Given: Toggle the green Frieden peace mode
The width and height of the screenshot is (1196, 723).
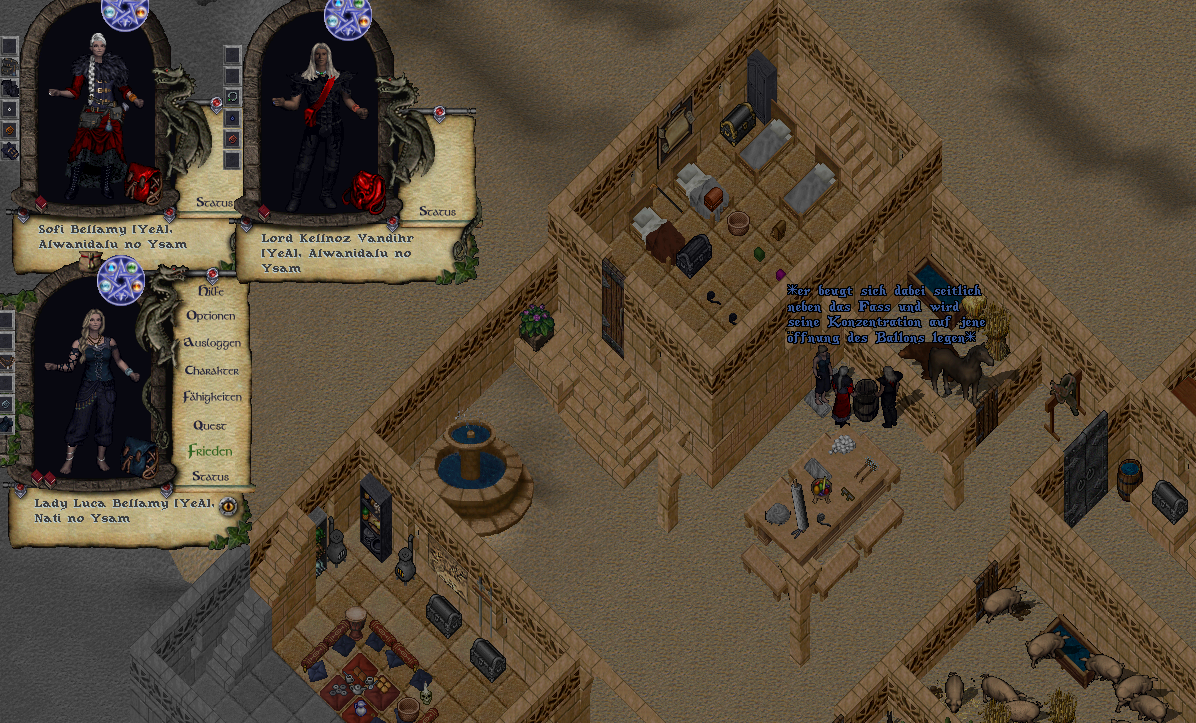Looking at the screenshot, I should coord(210,451).
